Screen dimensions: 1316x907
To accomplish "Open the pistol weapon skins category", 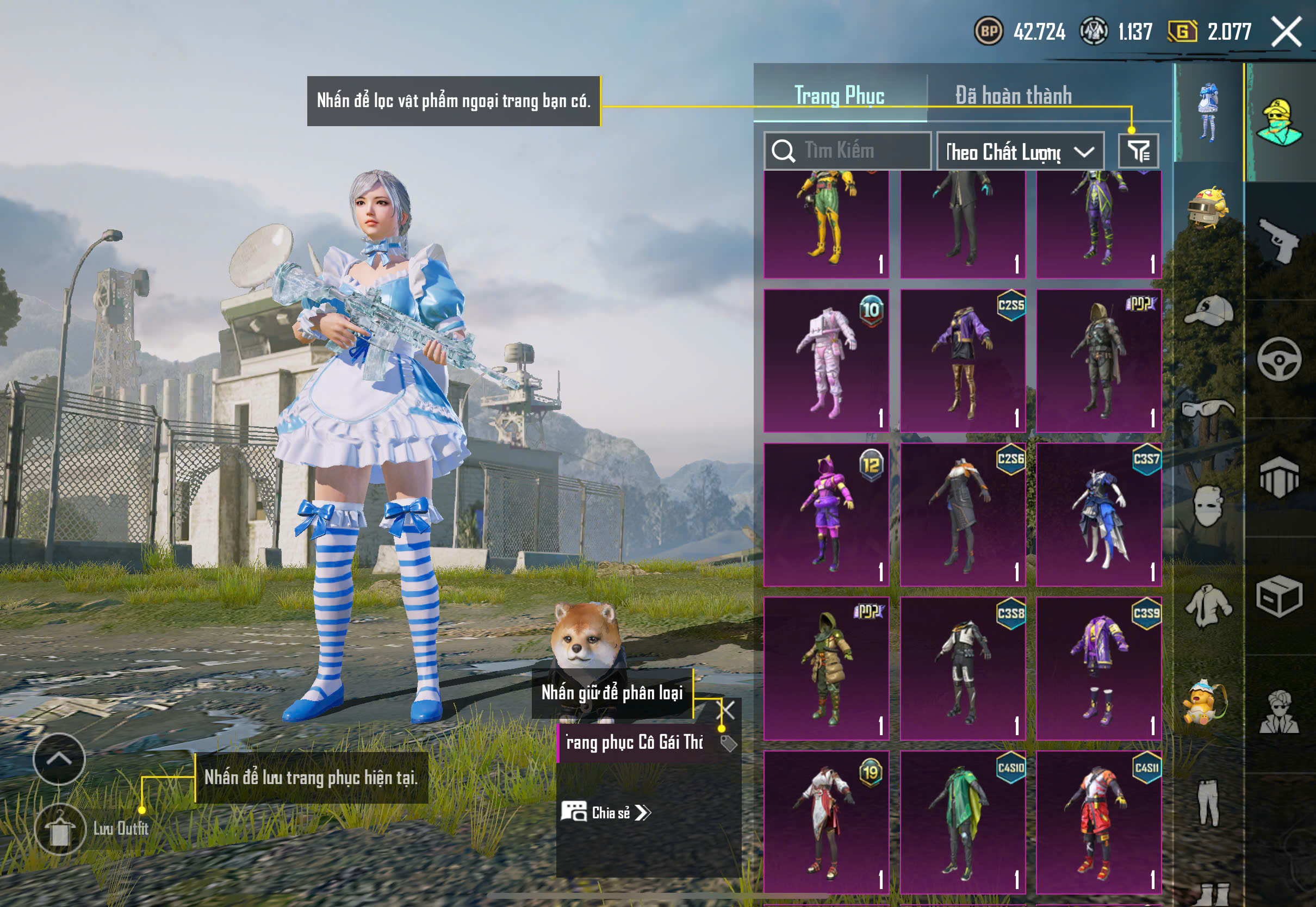I will click(x=1280, y=240).
